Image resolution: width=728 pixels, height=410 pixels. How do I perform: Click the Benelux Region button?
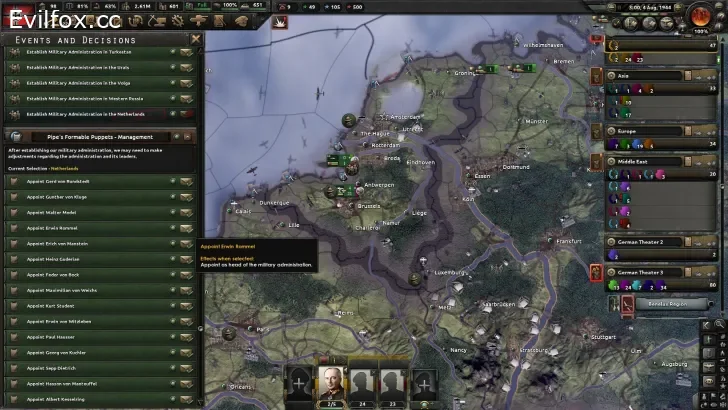coord(663,301)
